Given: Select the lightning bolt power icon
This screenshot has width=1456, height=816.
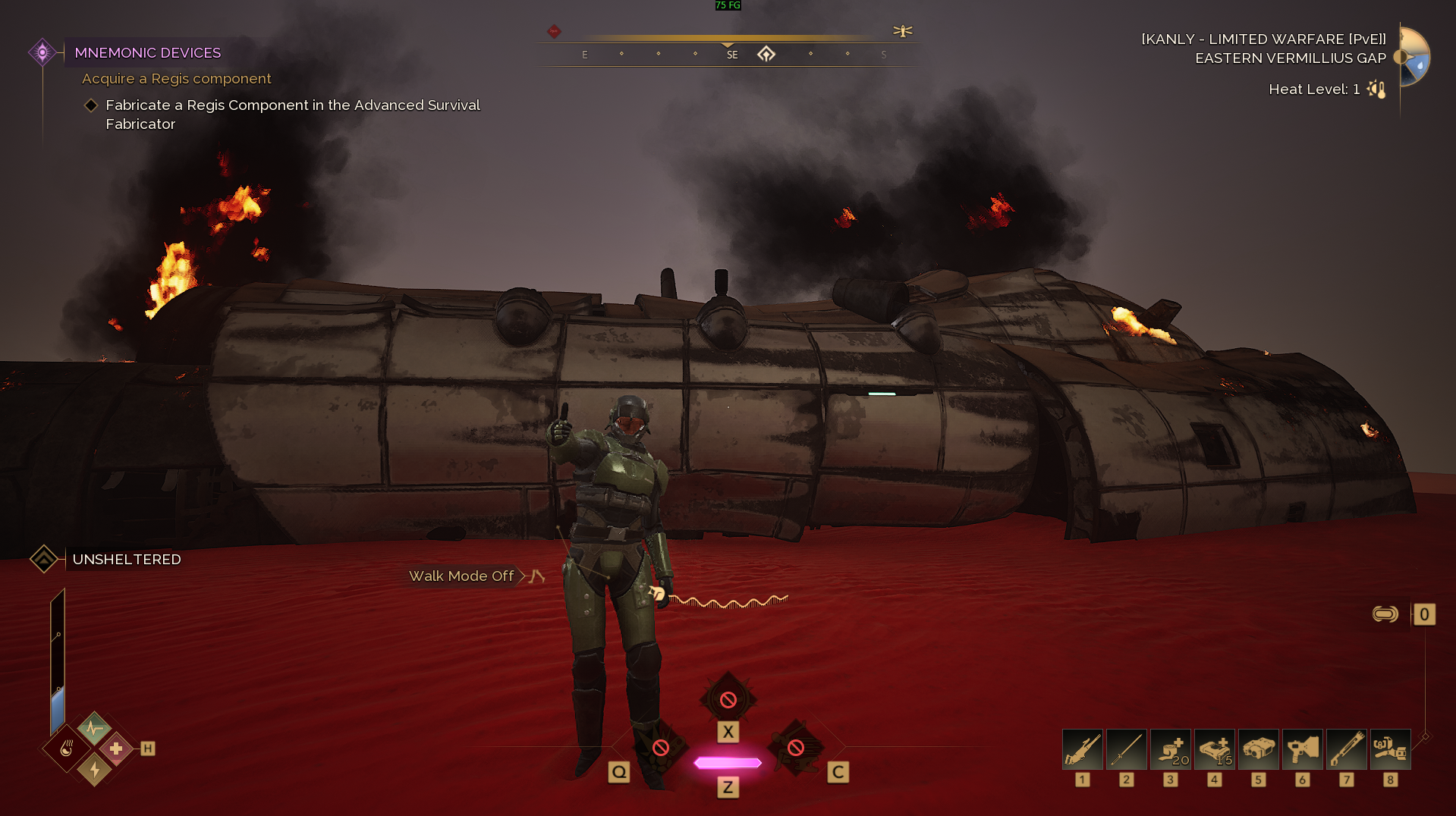Looking at the screenshot, I should tap(94, 770).
